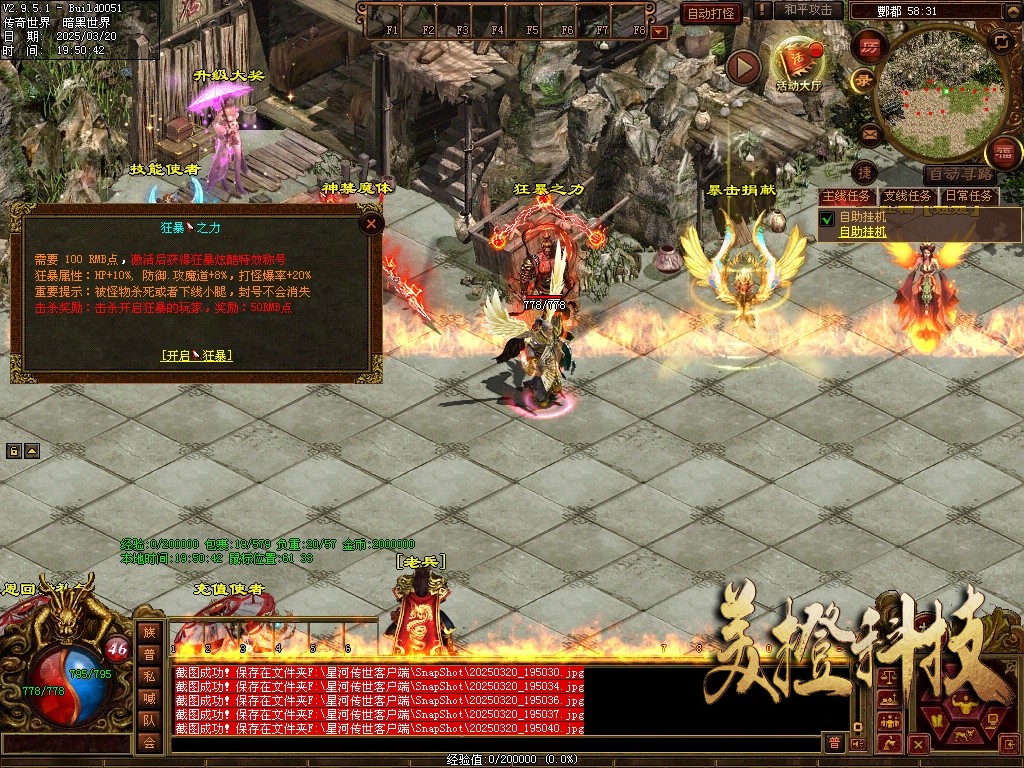This screenshot has width=1024, height=768.
Task: Switch to the 日常任务 tab
Action: (x=969, y=196)
